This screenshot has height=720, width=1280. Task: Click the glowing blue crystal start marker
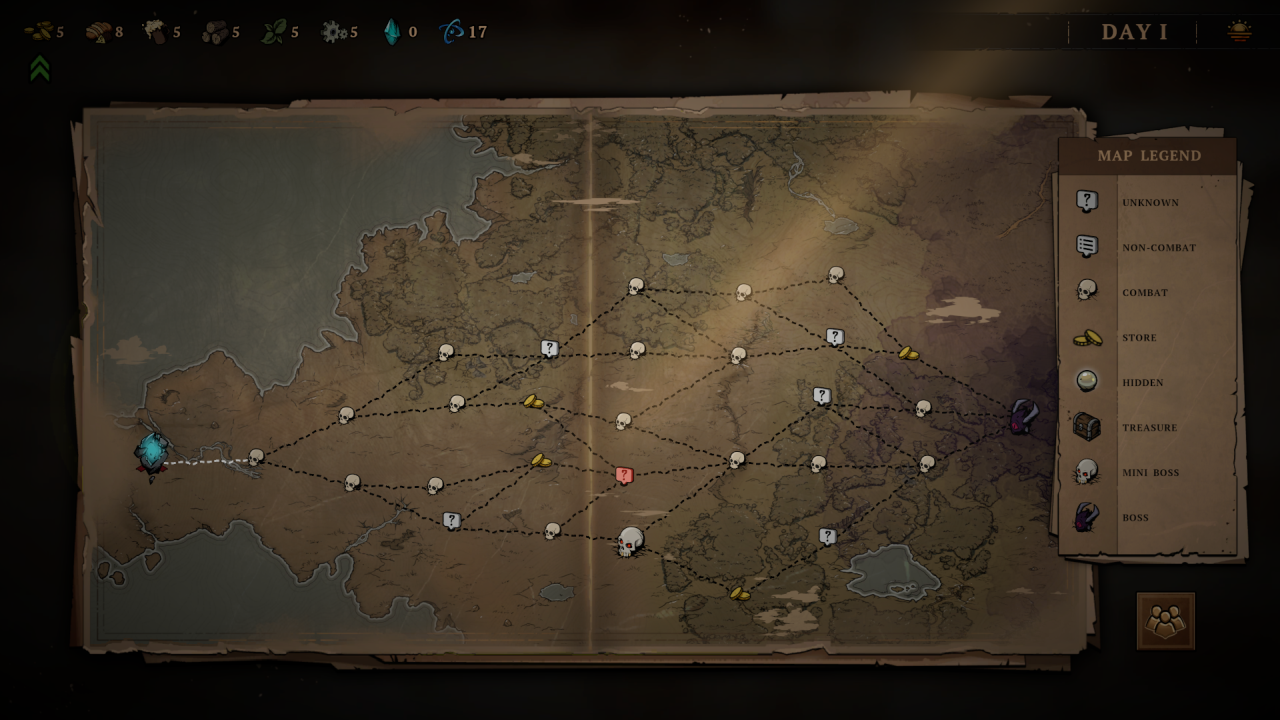pyautogui.click(x=153, y=452)
